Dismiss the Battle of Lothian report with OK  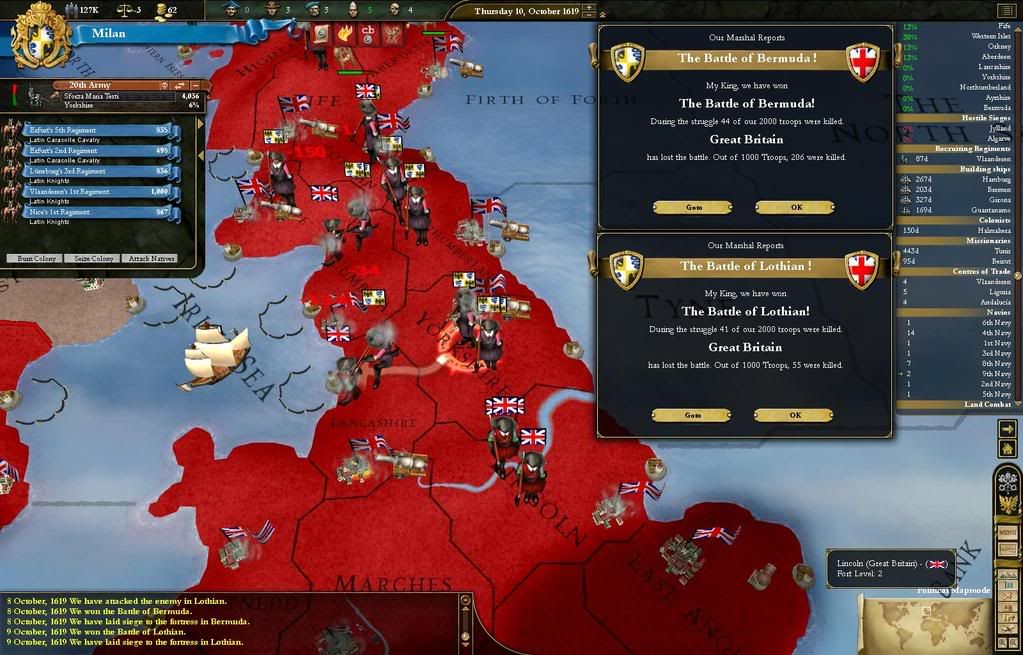(794, 415)
